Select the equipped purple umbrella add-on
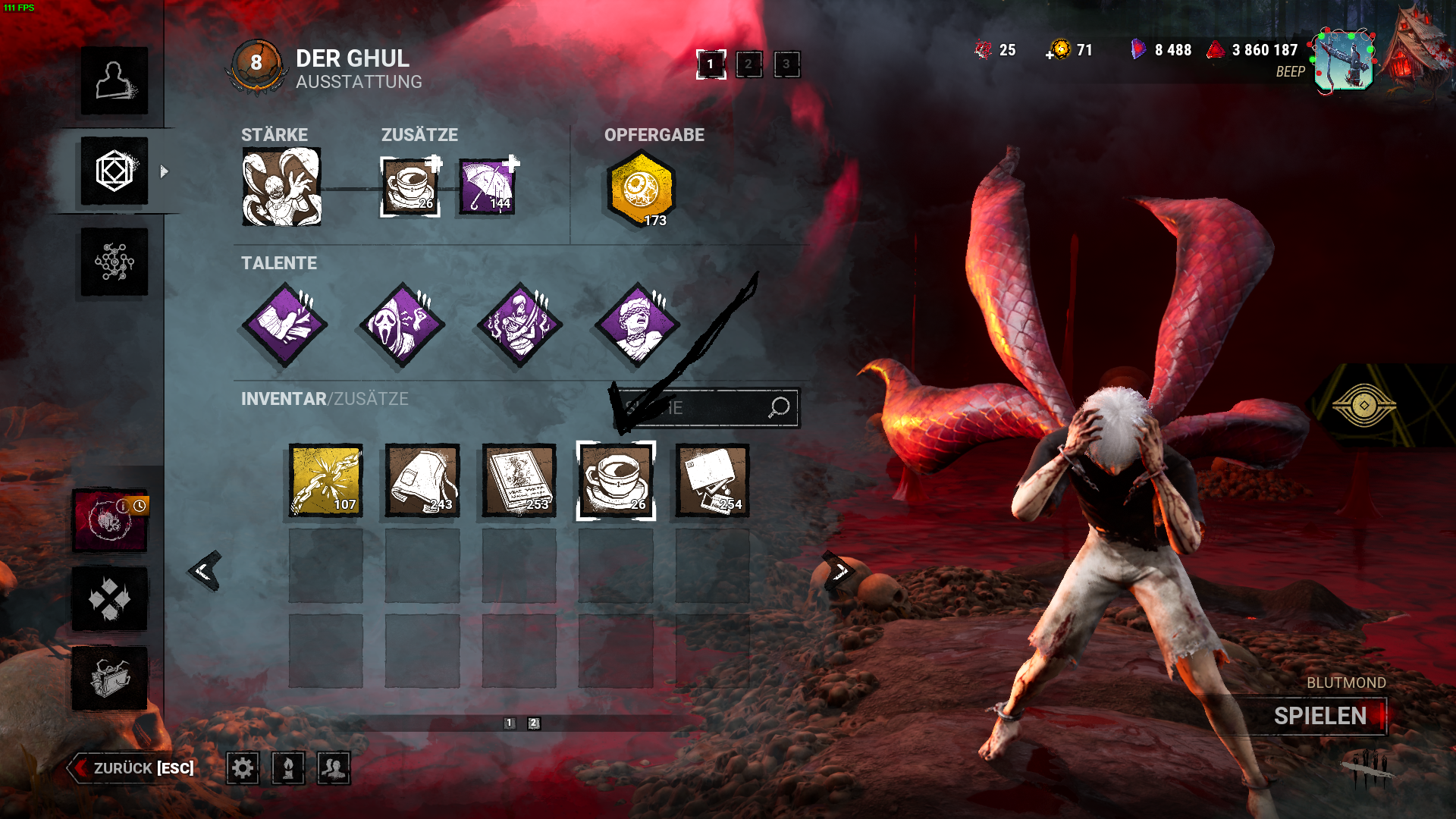1456x819 pixels. coord(488,187)
